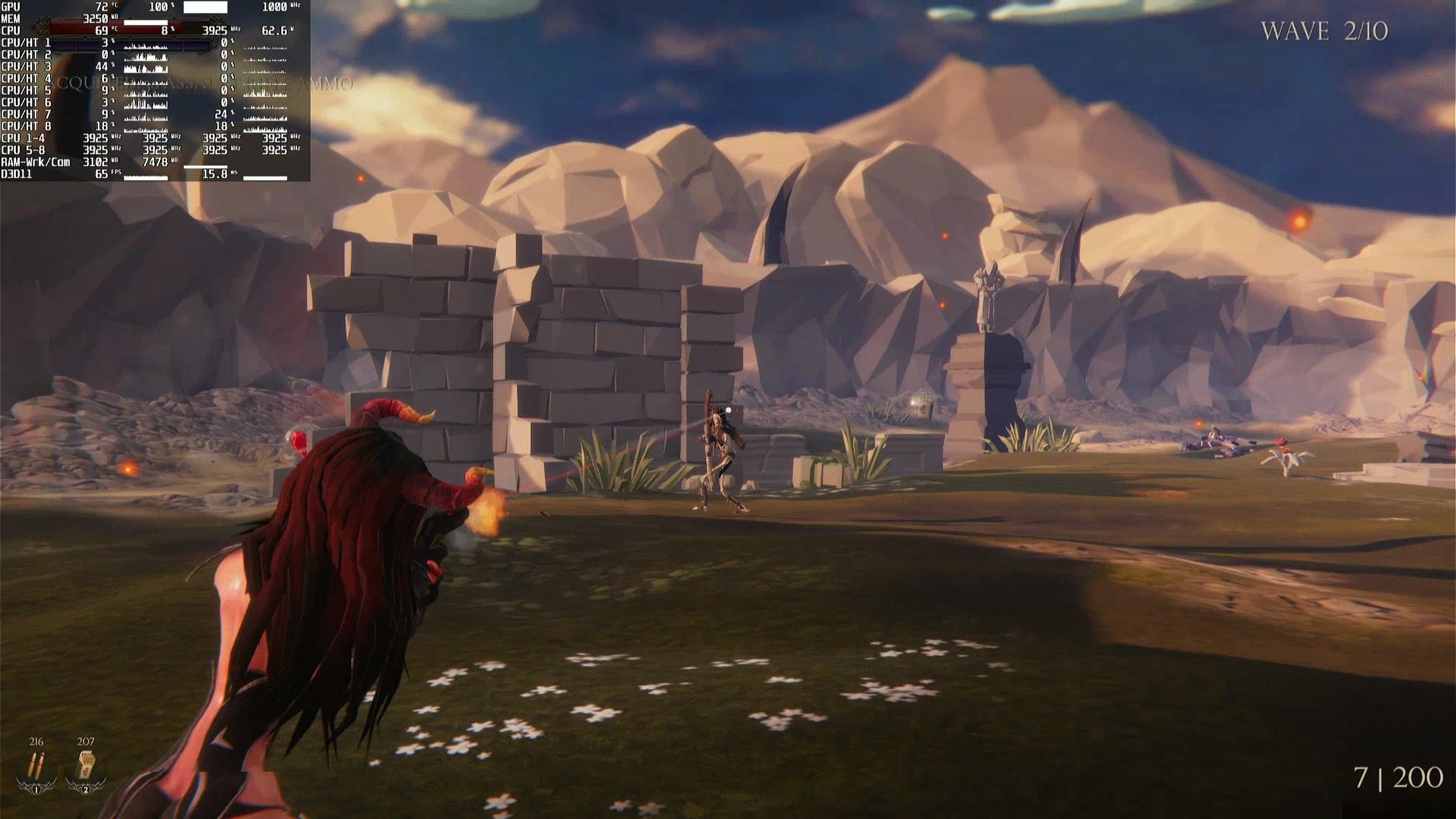Choose the boxed ammo pack slot

pyautogui.click(x=86, y=766)
